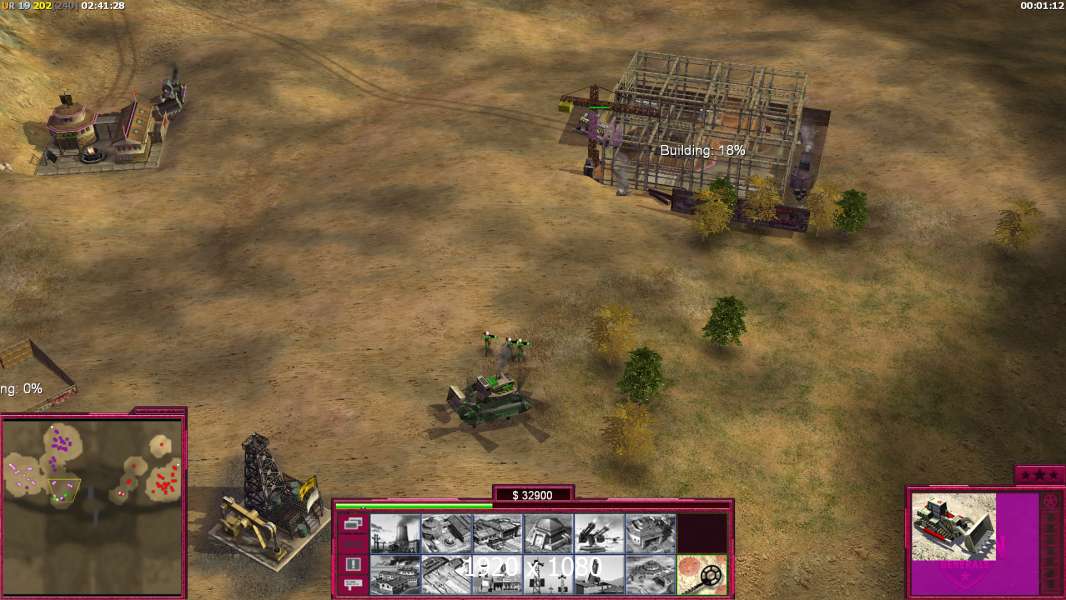Viewport: 1066px width, 600px height.
Task: Activate the mine detector command icon
Action: [x=701, y=574]
